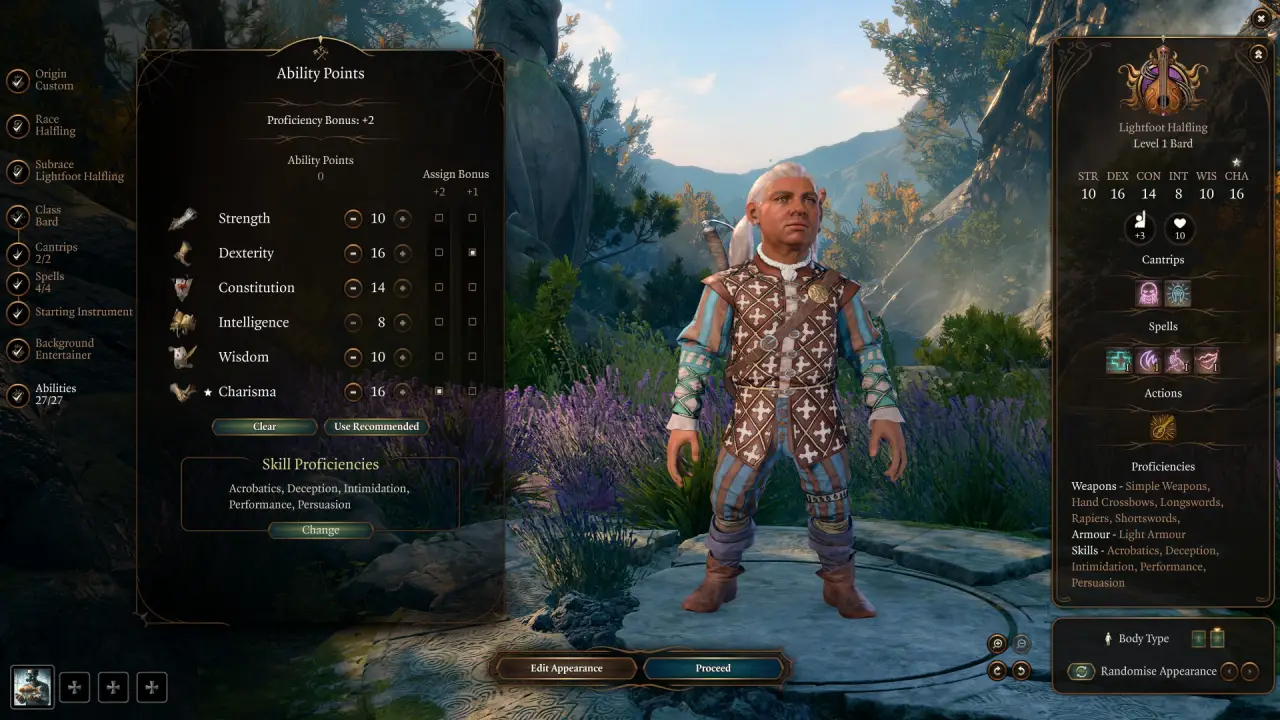
Task: Click the character portrait thumbnail bottom-left
Action: (32, 686)
